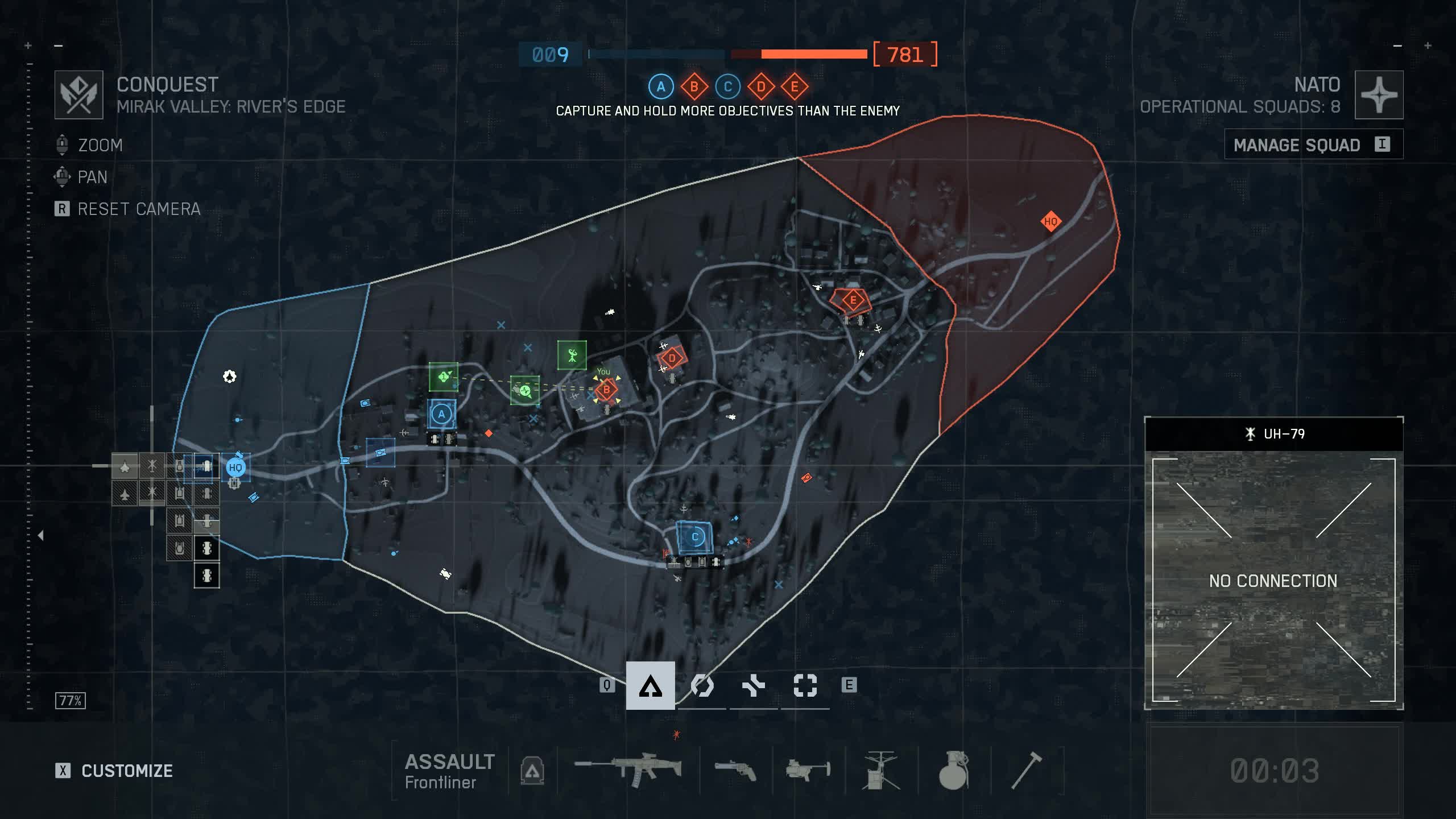Select the grenade launcher gadget slot
Image resolution: width=1456 pixels, height=819 pixels.
coord(808,771)
